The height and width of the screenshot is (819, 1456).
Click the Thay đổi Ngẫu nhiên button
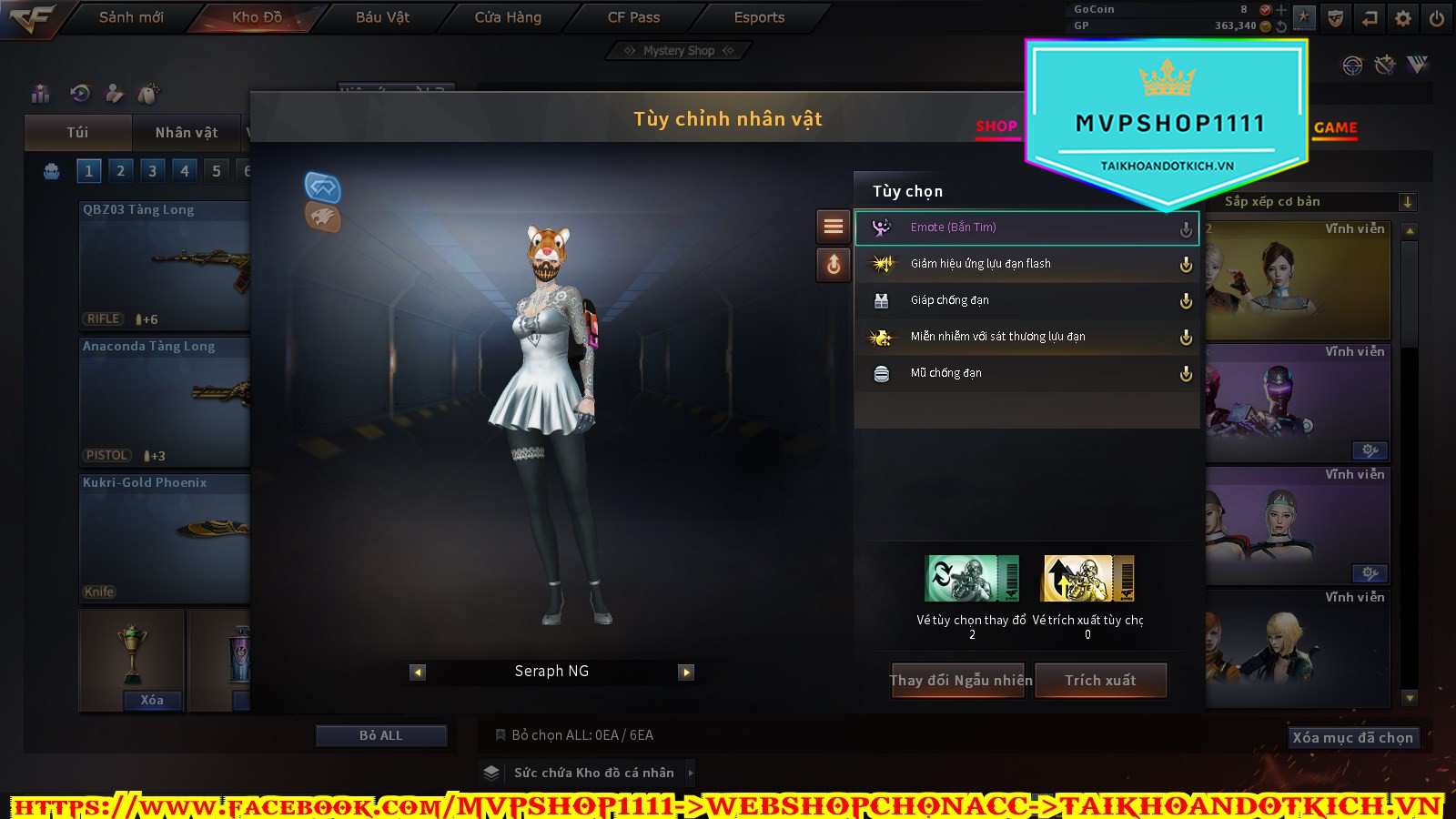[x=960, y=681]
